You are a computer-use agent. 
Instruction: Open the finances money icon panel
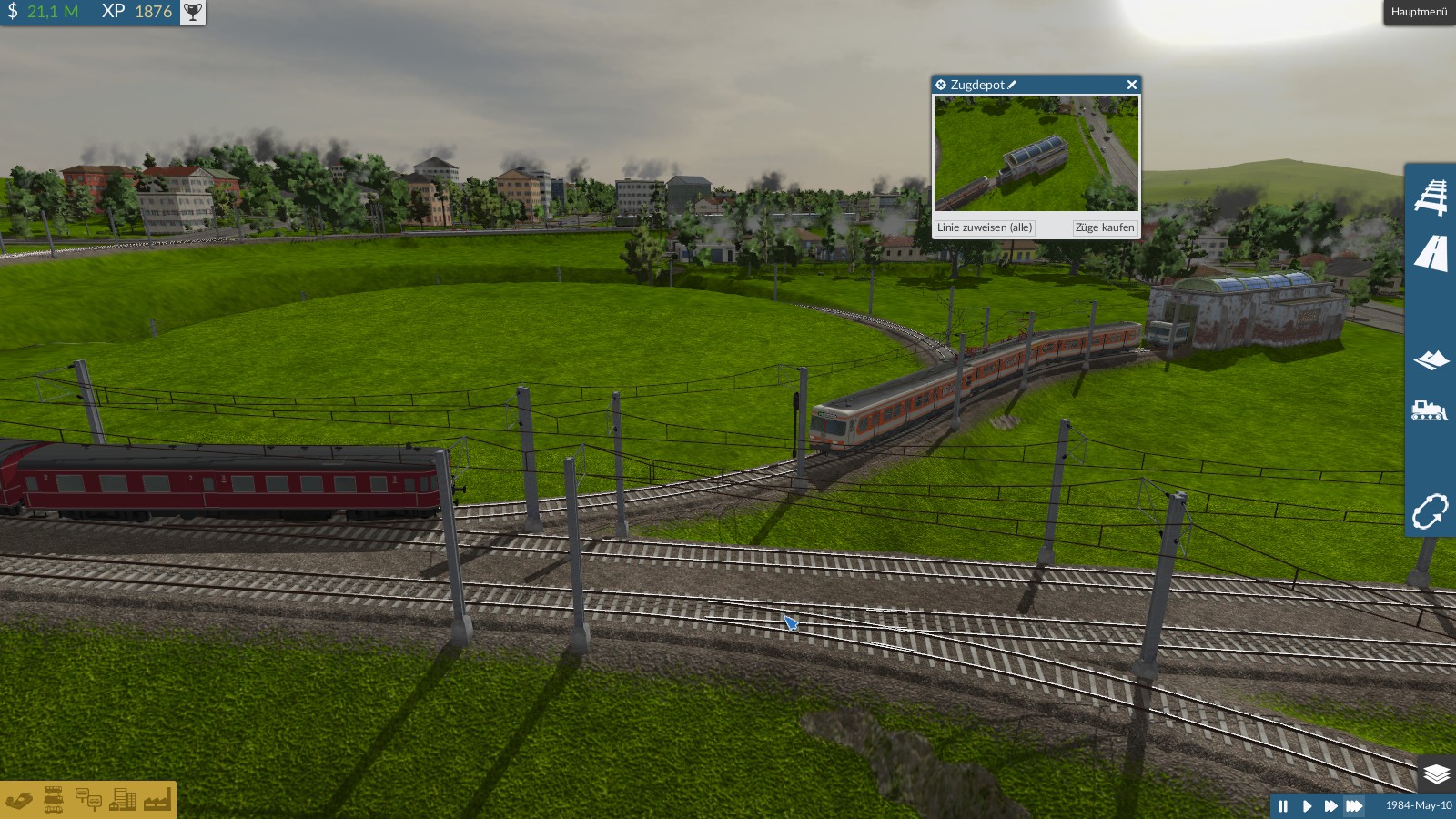pyautogui.click(x=19, y=801)
